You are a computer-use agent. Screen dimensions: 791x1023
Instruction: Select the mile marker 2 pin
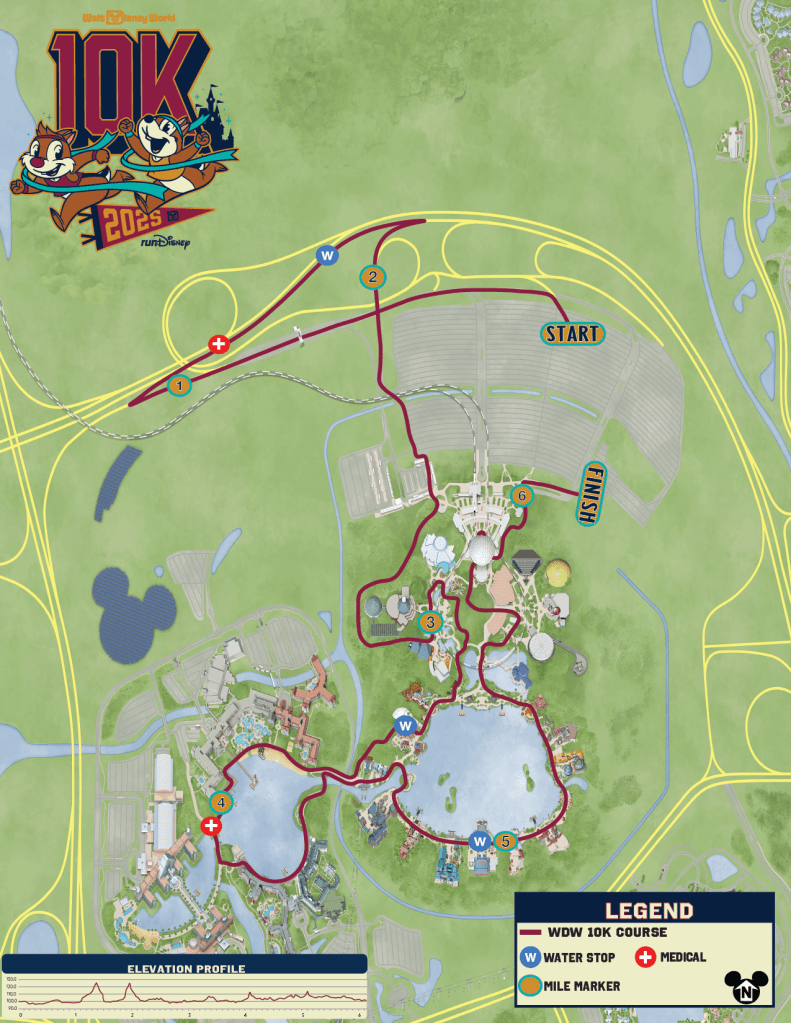point(372,277)
